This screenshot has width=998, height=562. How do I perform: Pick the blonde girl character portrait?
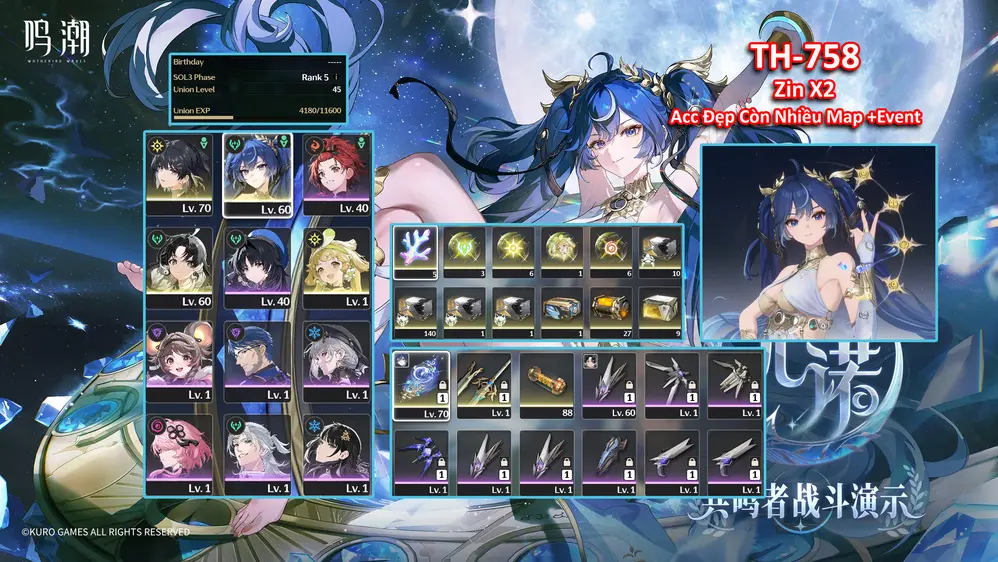pos(339,266)
